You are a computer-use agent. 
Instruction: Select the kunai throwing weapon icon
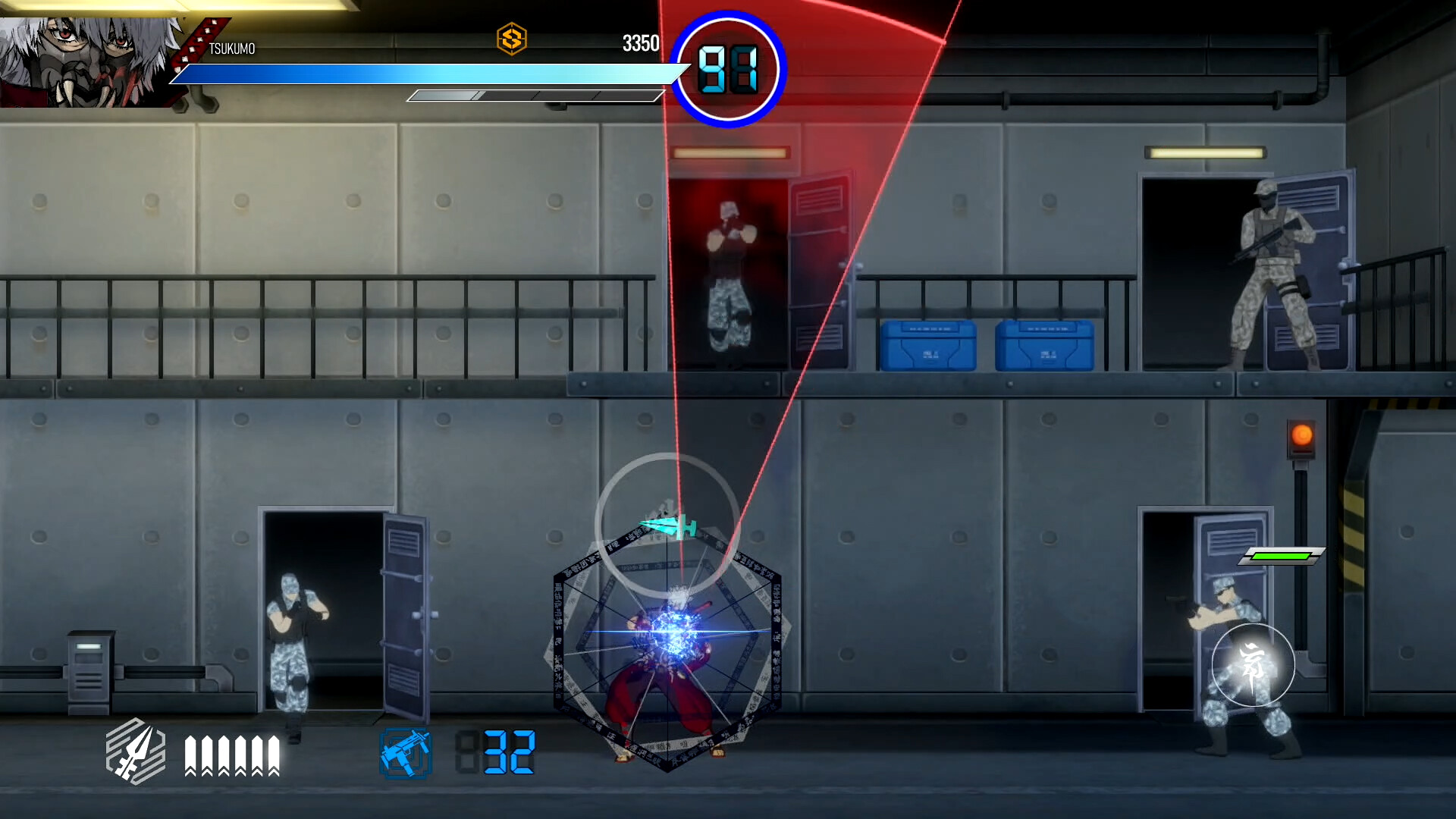(135, 751)
